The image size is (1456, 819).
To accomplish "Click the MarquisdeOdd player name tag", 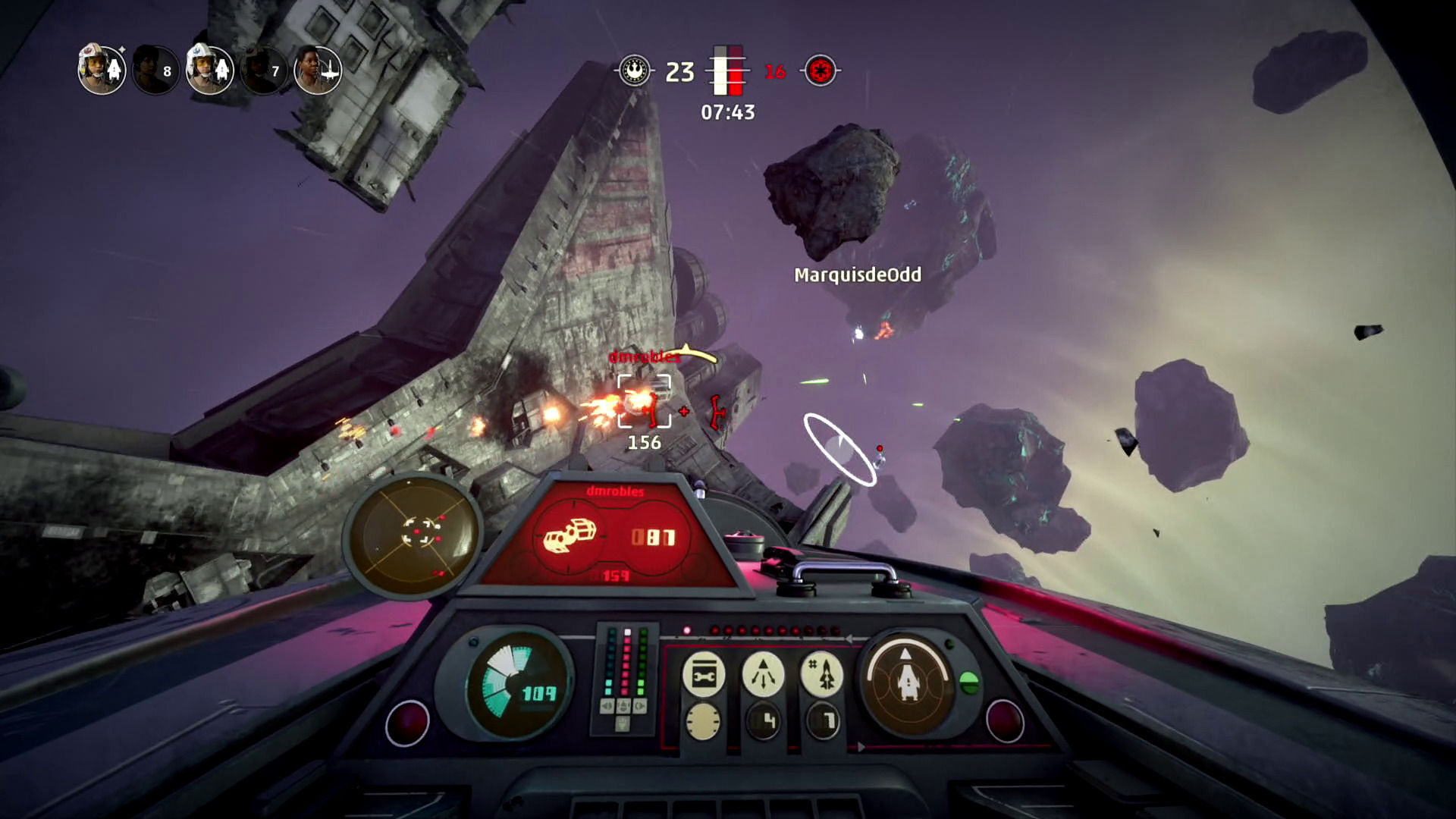I will pos(858,275).
